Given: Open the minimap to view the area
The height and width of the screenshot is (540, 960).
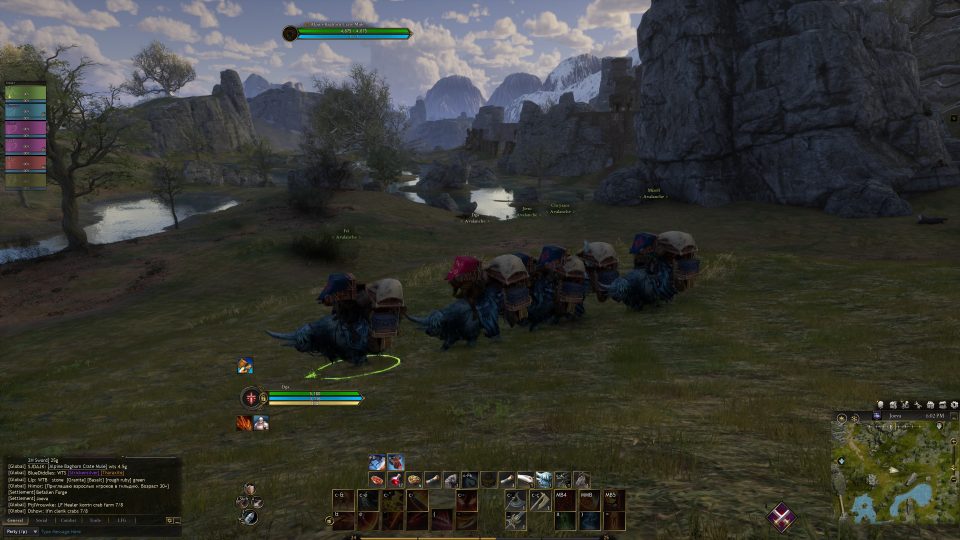Looking at the screenshot, I should [x=892, y=468].
